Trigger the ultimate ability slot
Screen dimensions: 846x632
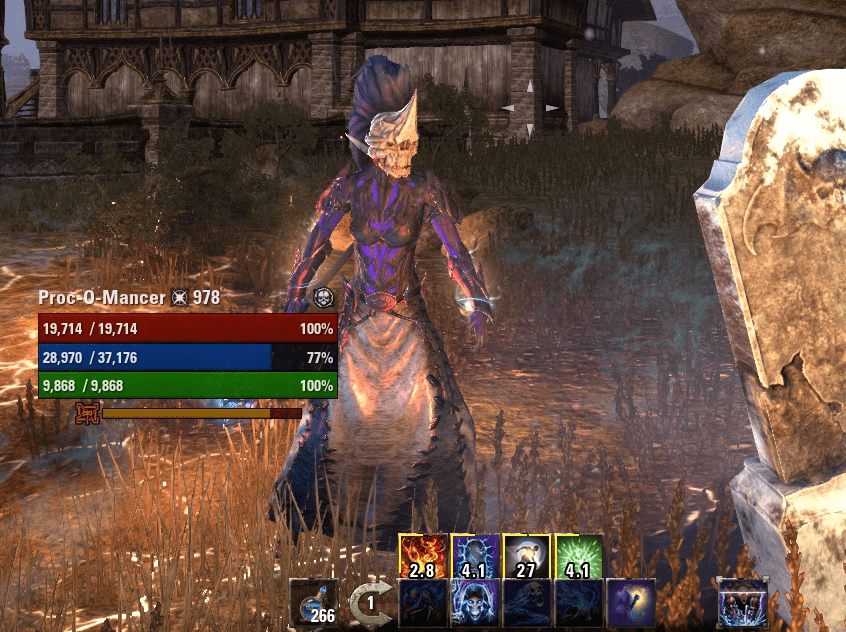(x=742, y=603)
